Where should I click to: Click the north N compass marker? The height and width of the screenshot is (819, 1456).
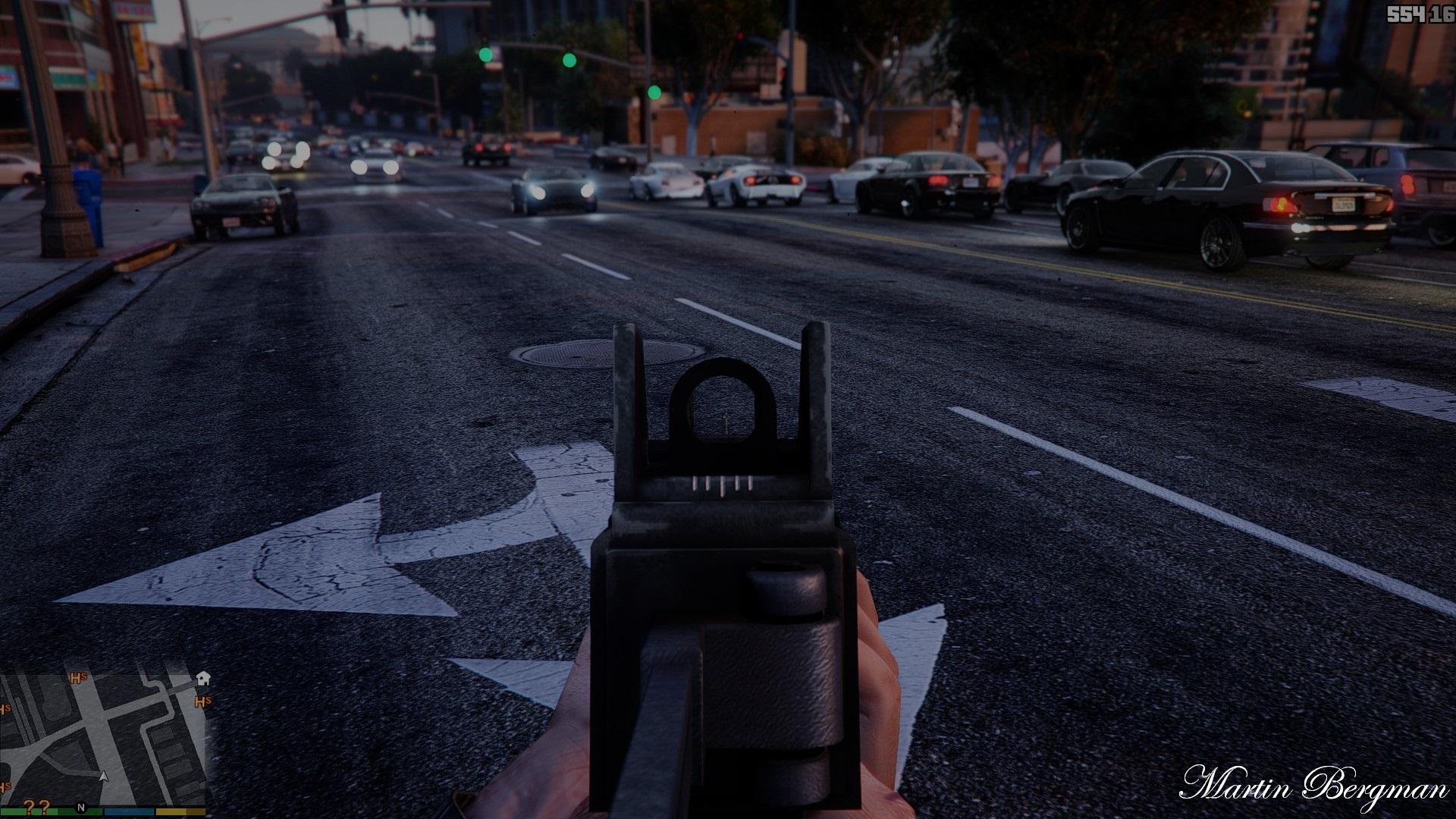click(x=81, y=807)
